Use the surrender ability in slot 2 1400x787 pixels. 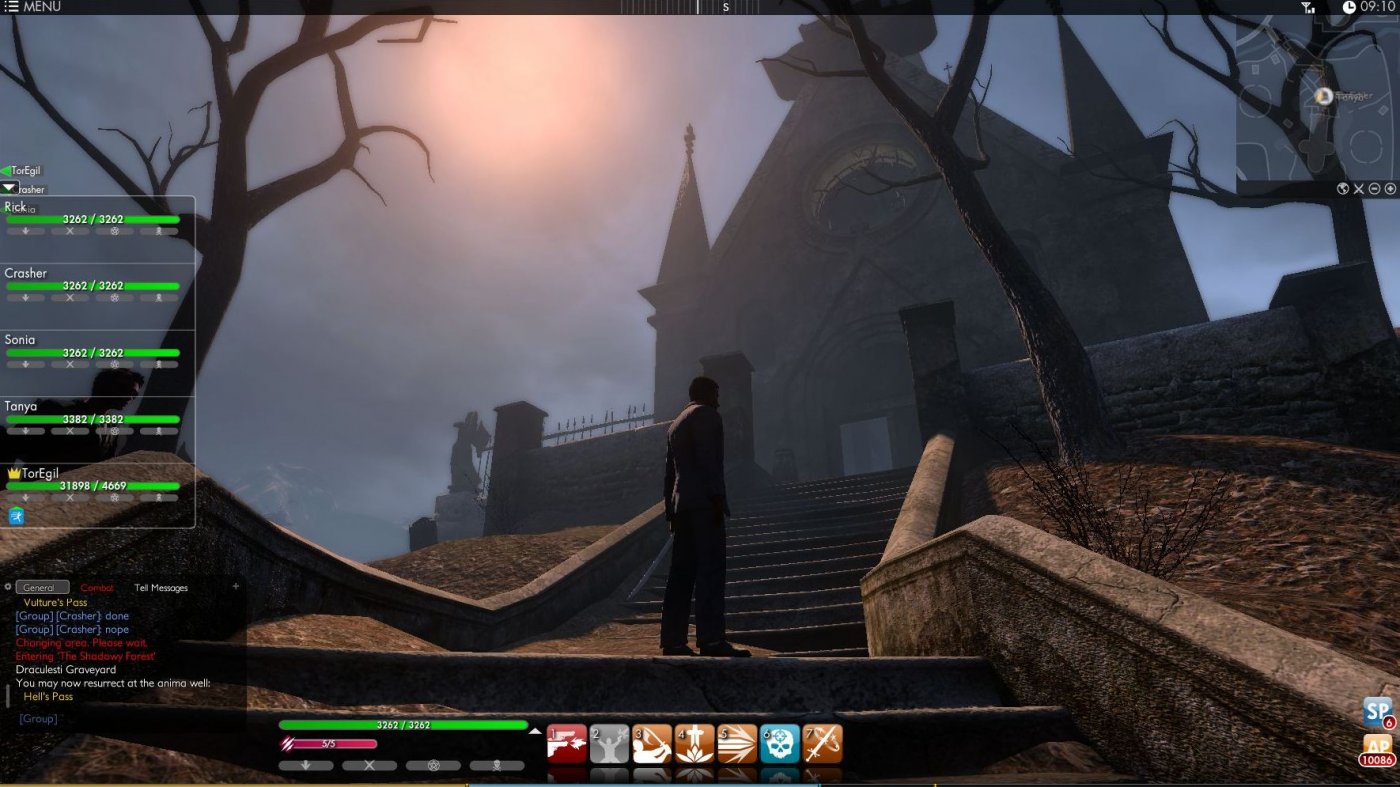[x=610, y=742]
